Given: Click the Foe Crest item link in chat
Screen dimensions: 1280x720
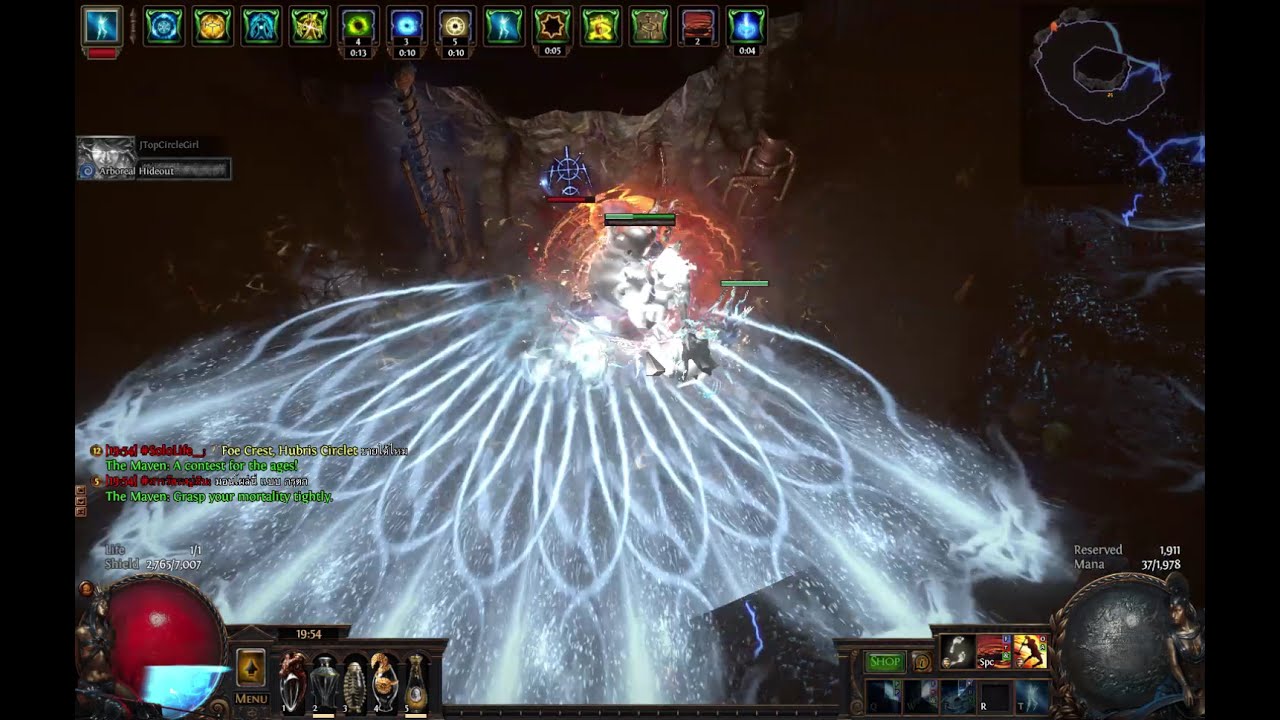Looking at the screenshot, I should tap(247, 451).
